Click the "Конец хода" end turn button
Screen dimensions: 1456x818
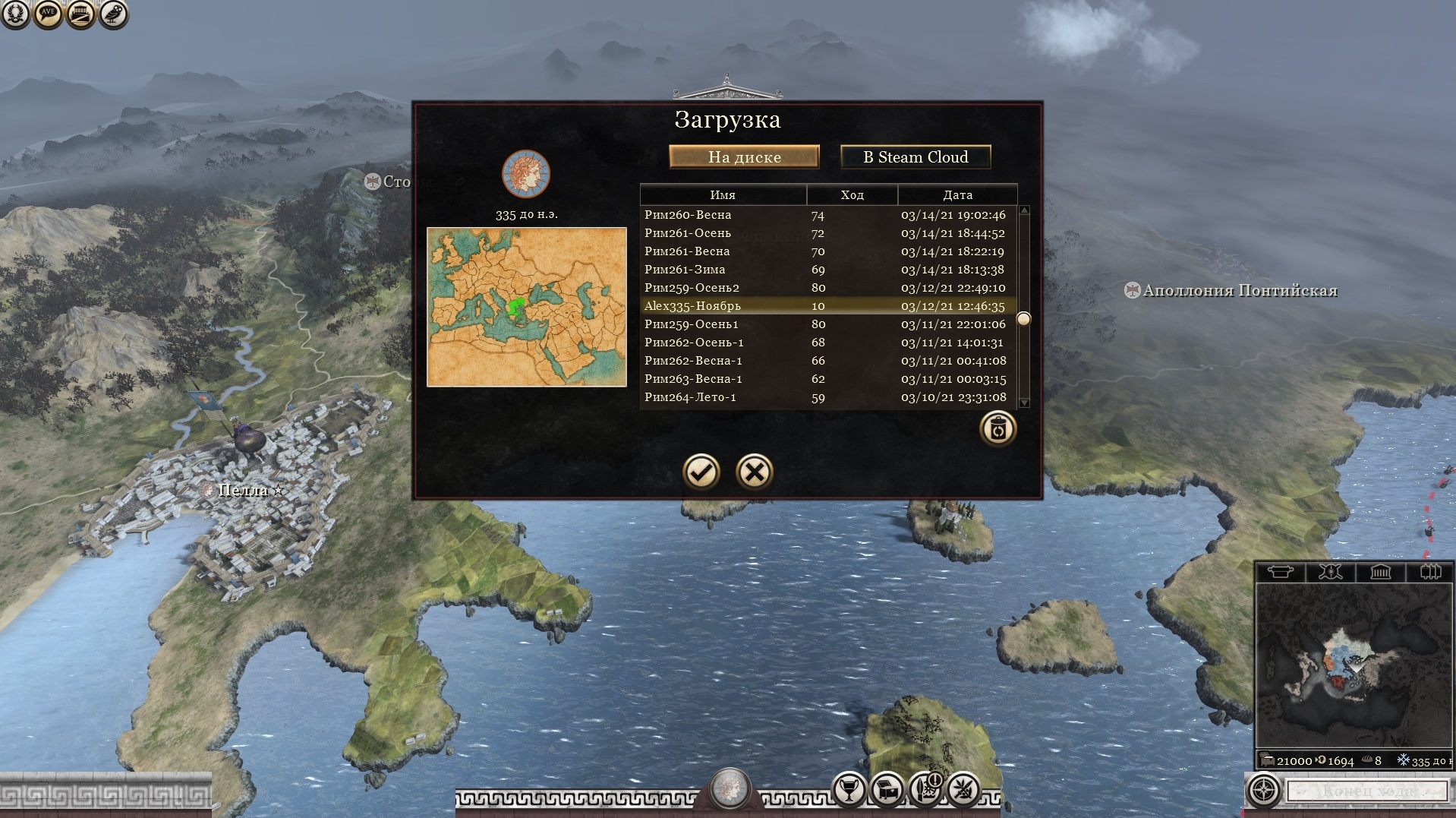click(1368, 791)
